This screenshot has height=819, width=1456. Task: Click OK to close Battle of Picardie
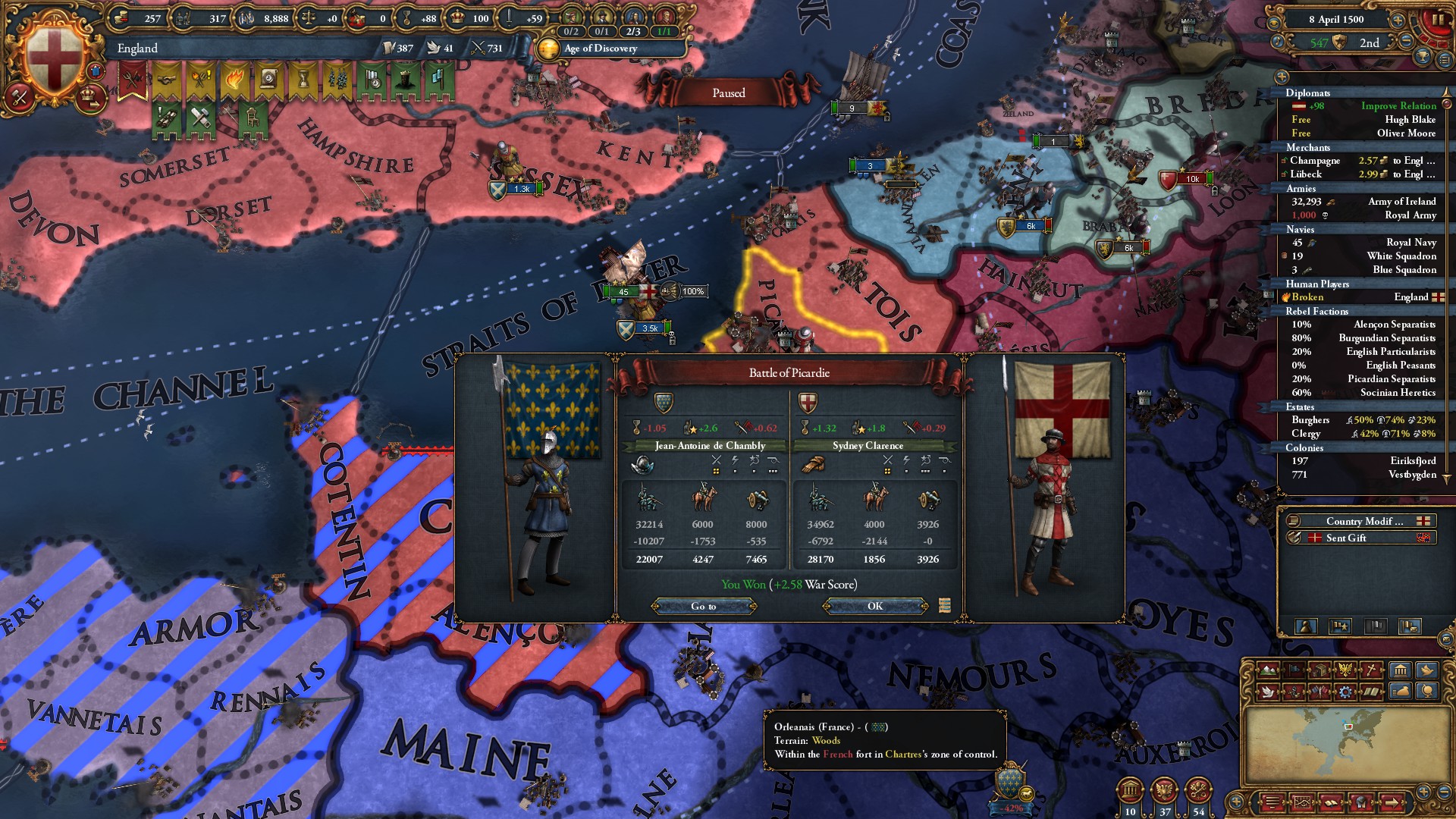pos(876,605)
